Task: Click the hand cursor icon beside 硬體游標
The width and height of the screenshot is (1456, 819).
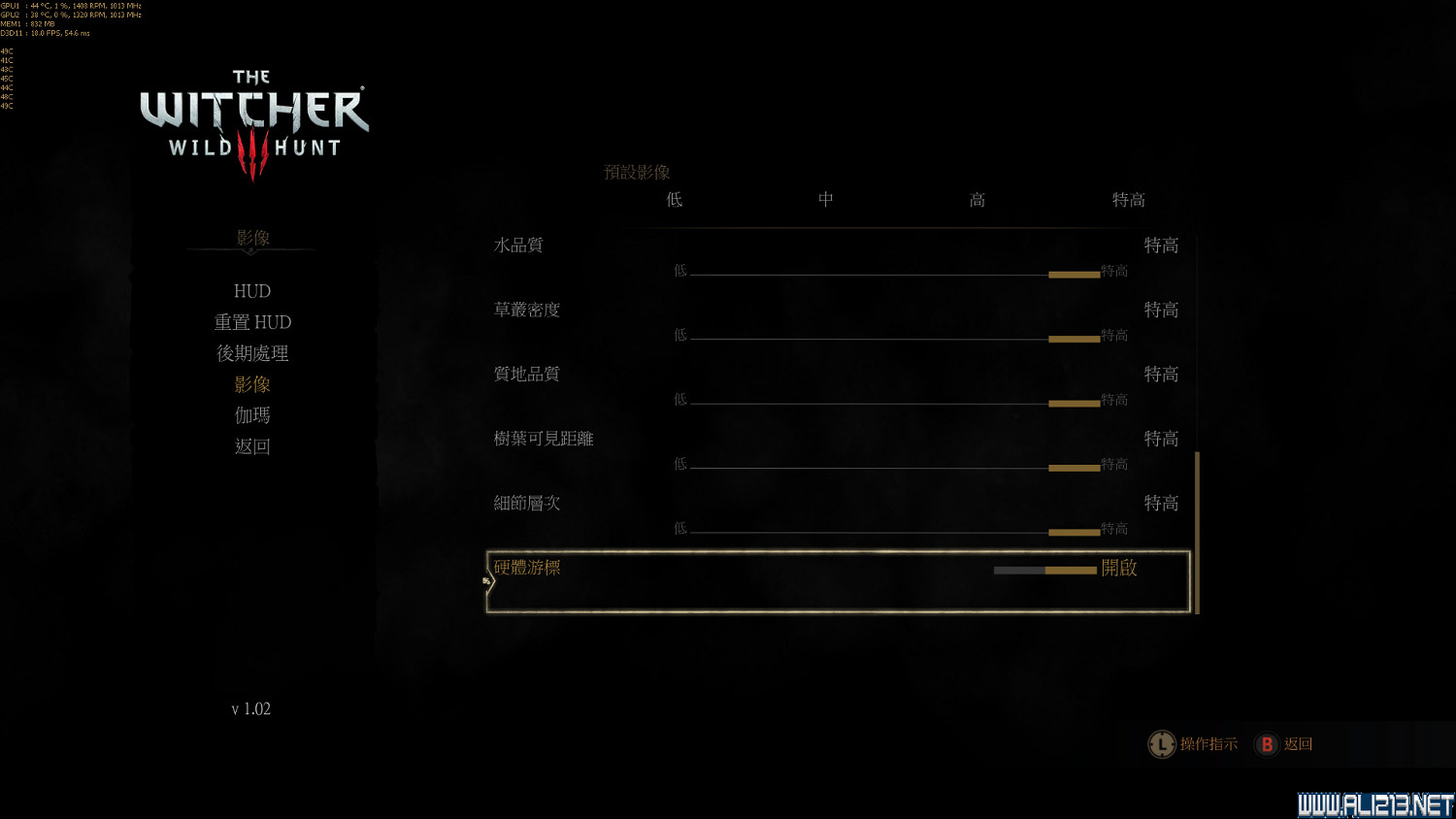Action: [x=485, y=579]
